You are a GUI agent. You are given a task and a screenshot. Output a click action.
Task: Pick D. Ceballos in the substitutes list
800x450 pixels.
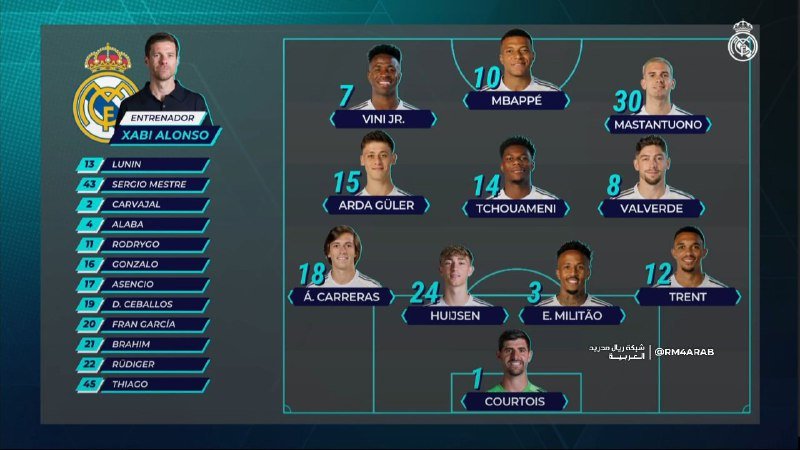[145, 305]
